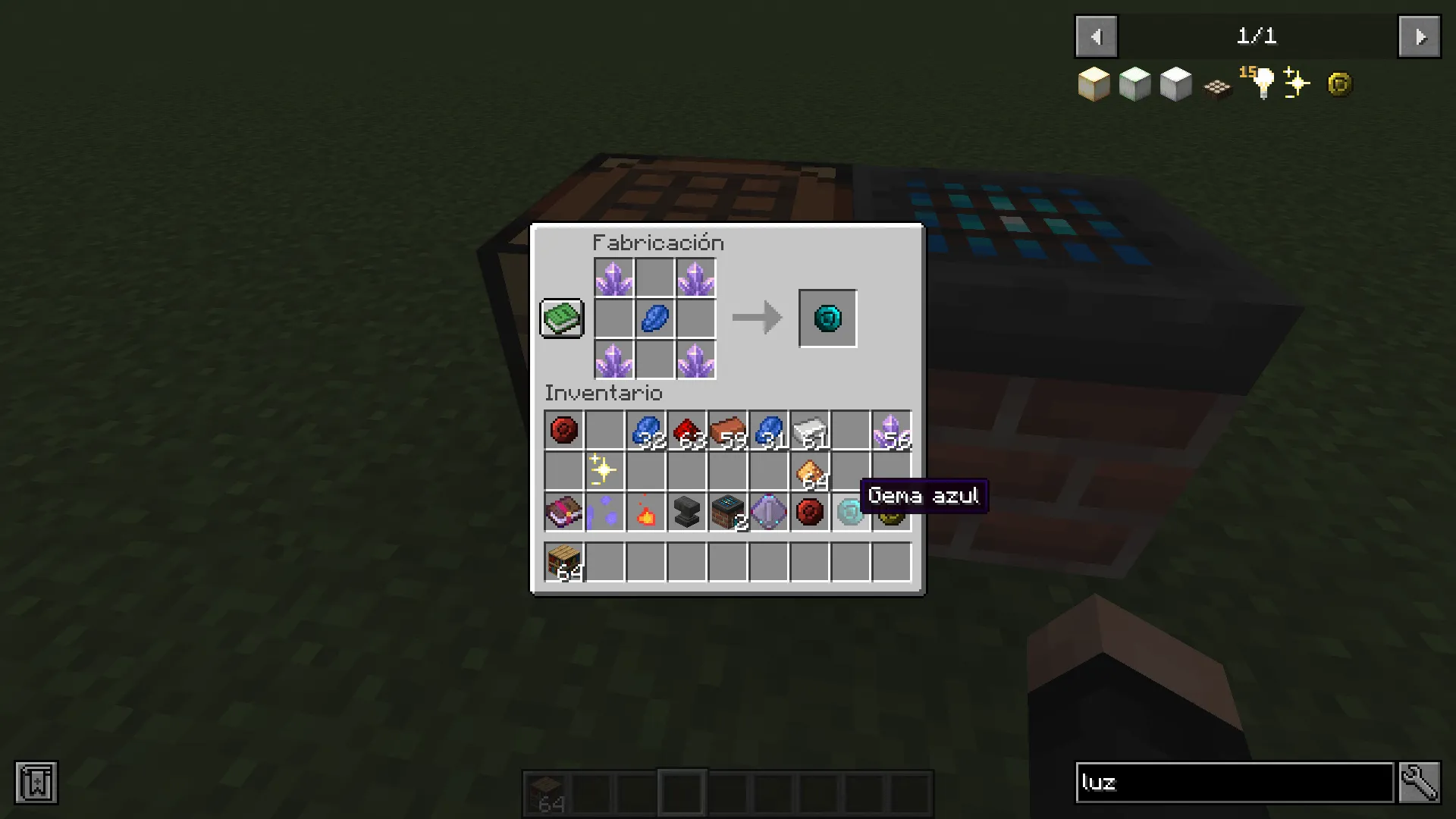Viewport: 1456px width, 819px height.
Task: Select the blue gem in the crafting grid center
Action: tap(654, 318)
